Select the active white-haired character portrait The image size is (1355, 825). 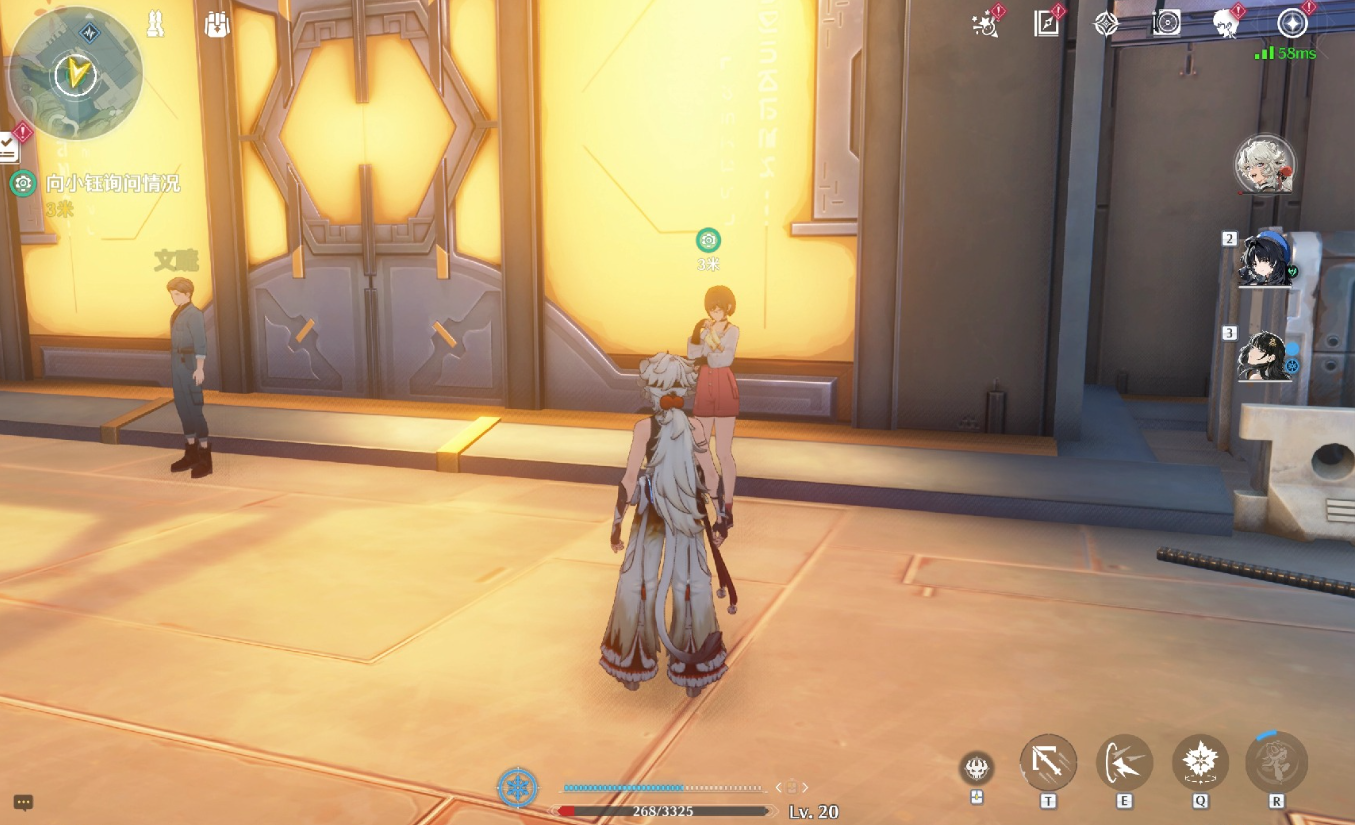pyautogui.click(x=1265, y=165)
